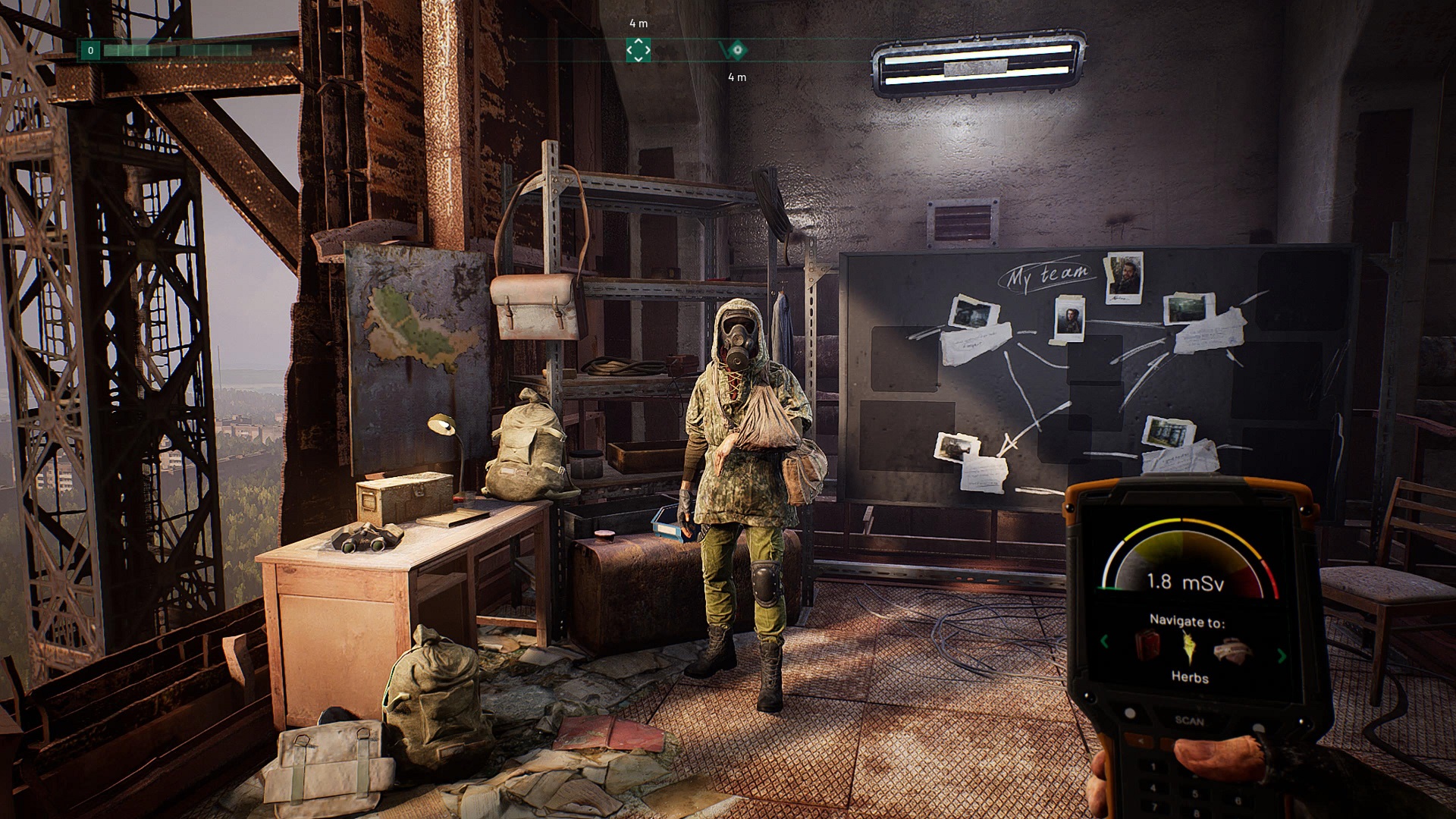The image size is (1456, 819).
Task: Choose the Herbs navigation target icon
Action: 1188,647
